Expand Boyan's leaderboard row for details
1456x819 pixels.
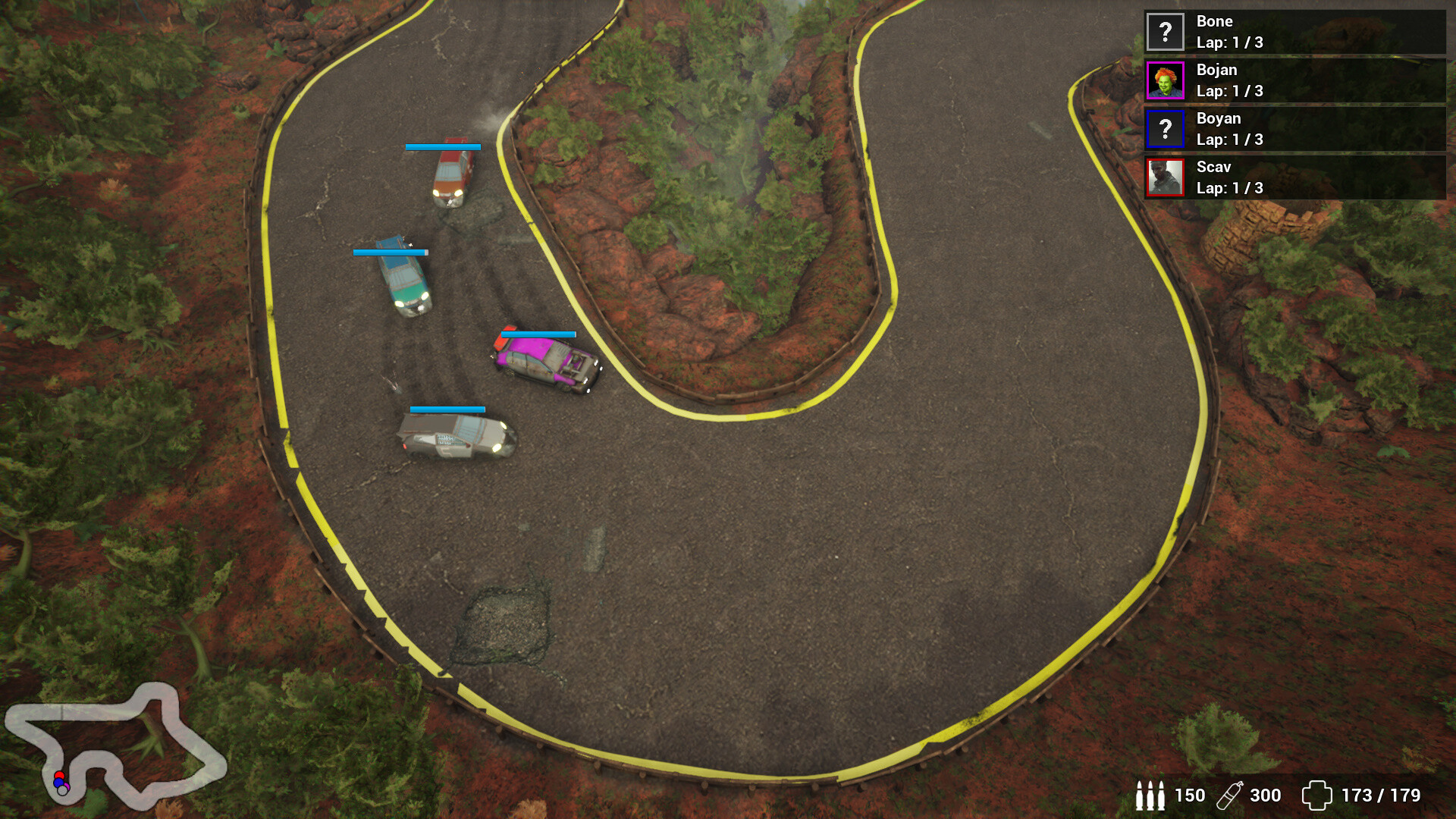1289,130
